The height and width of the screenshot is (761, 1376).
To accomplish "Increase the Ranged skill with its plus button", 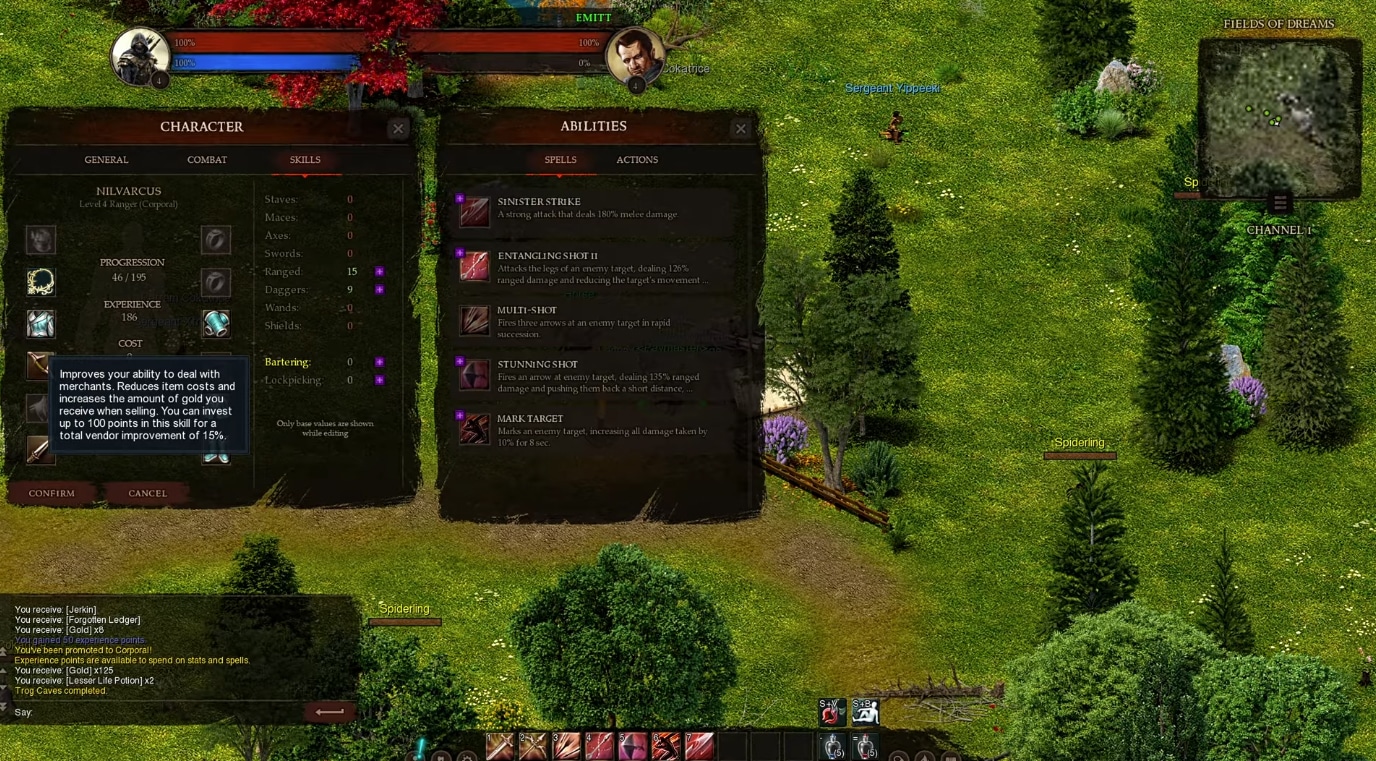I will coord(378,271).
